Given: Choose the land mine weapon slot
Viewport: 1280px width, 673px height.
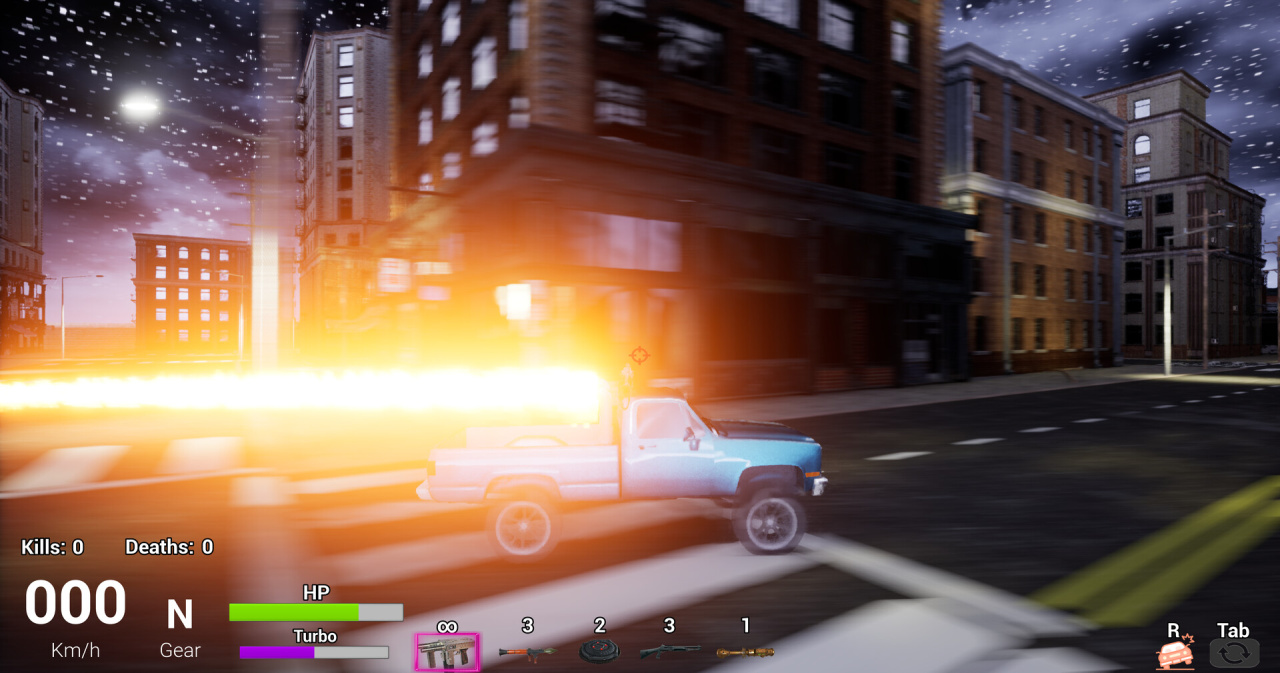Looking at the screenshot, I should point(599,652).
